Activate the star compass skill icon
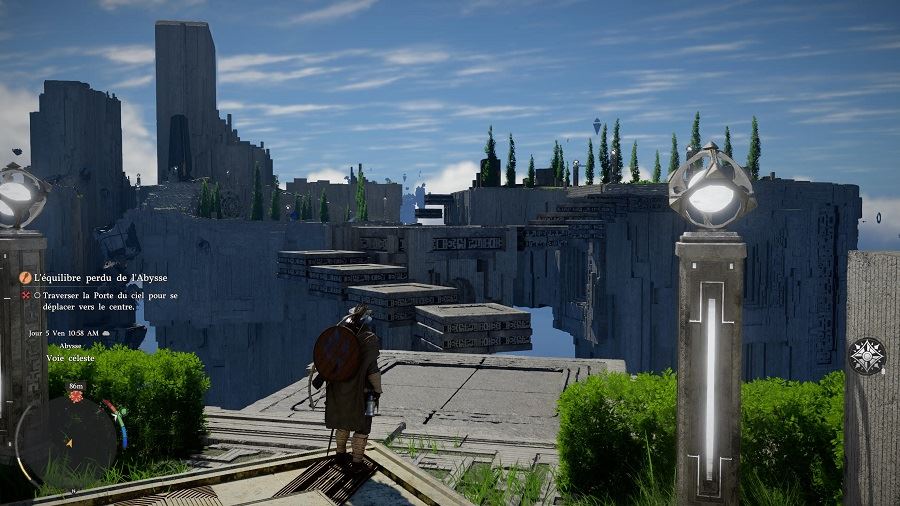 (x=866, y=356)
